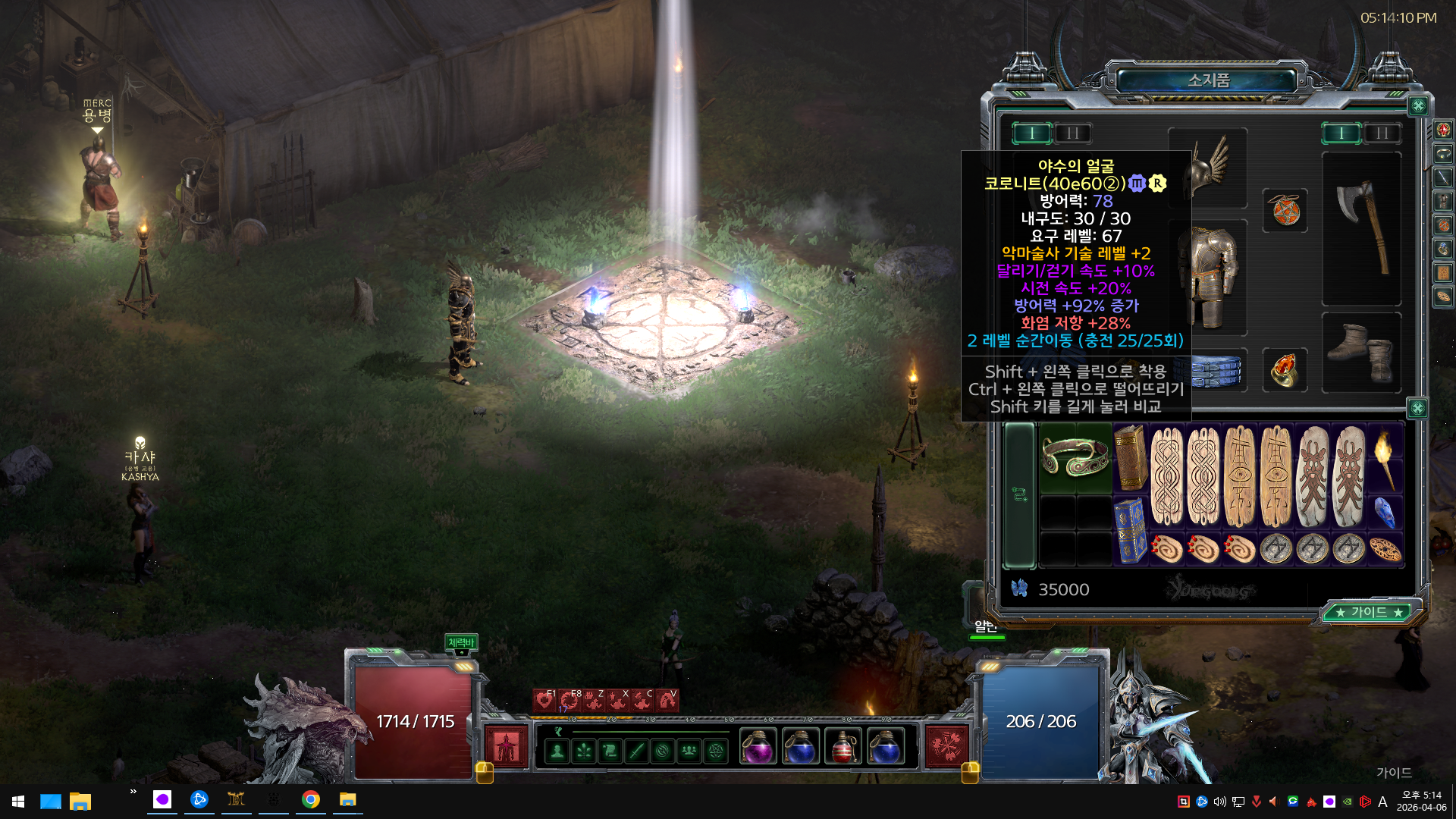Open the left-click skill selector
Image resolution: width=1456 pixels, height=819 pixels.
pos(507,746)
